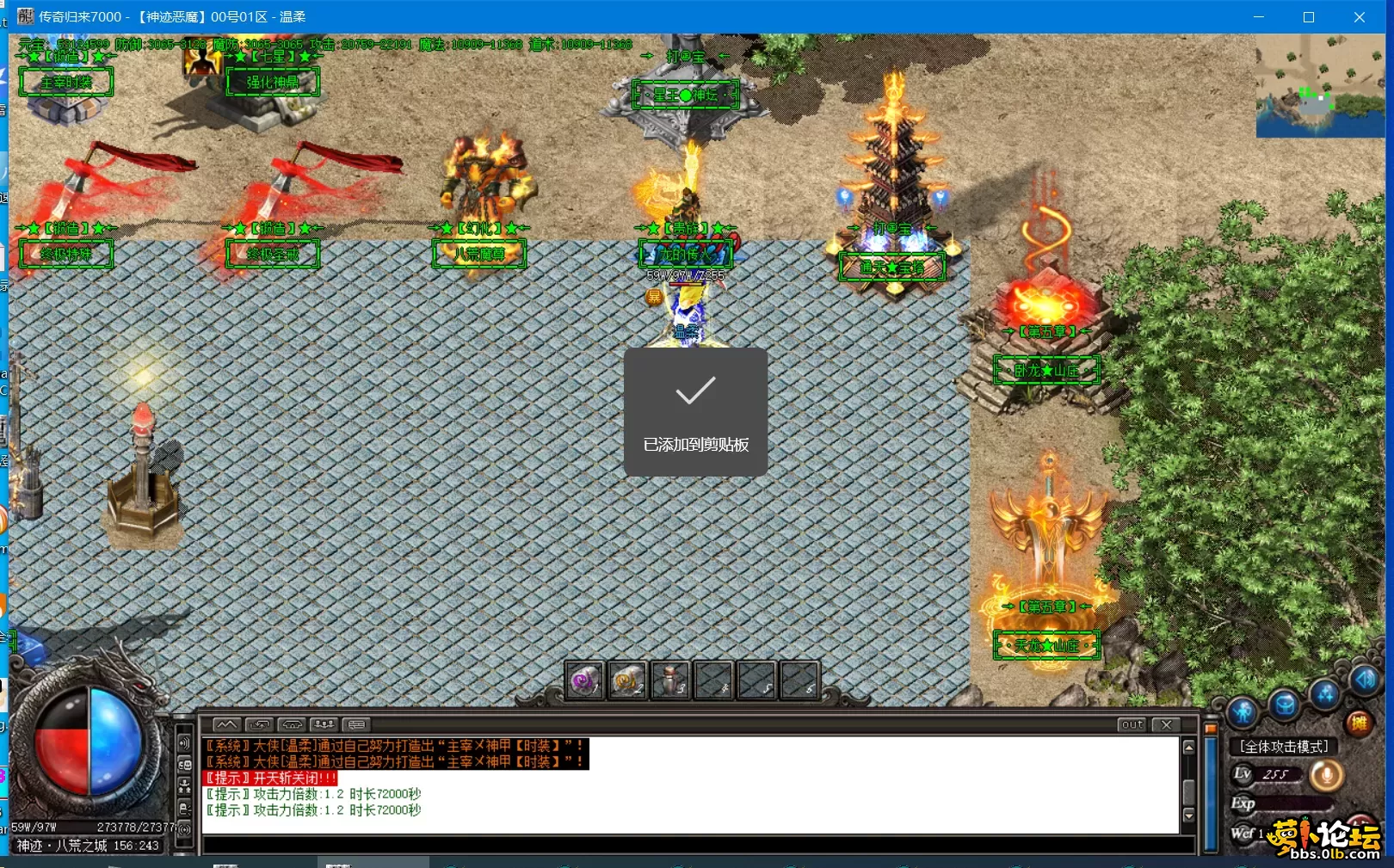Image resolution: width=1394 pixels, height=868 pixels.
Task: Click the 卧龙★山庄 entrance label
Action: (x=1046, y=371)
